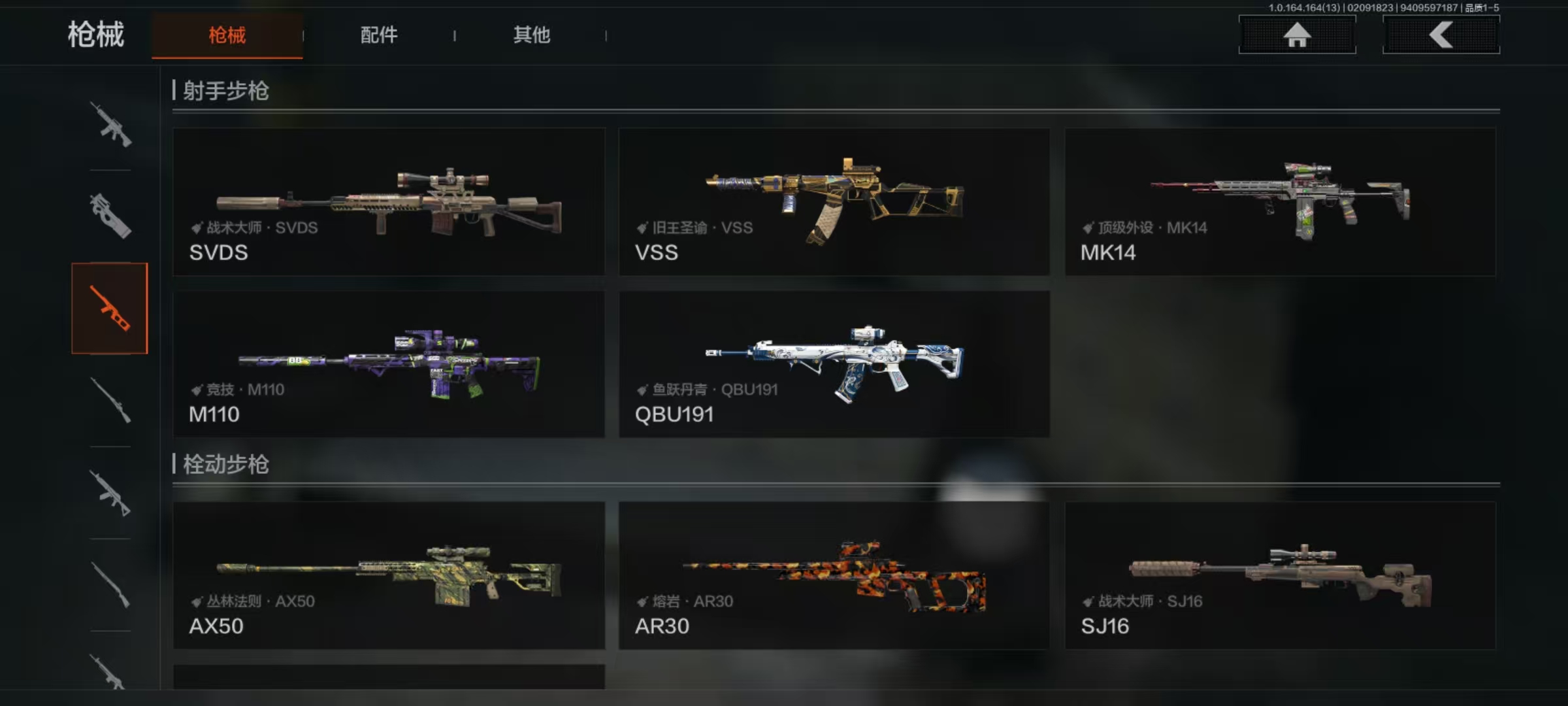Select the QBU191 rifle card

click(834, 364)
